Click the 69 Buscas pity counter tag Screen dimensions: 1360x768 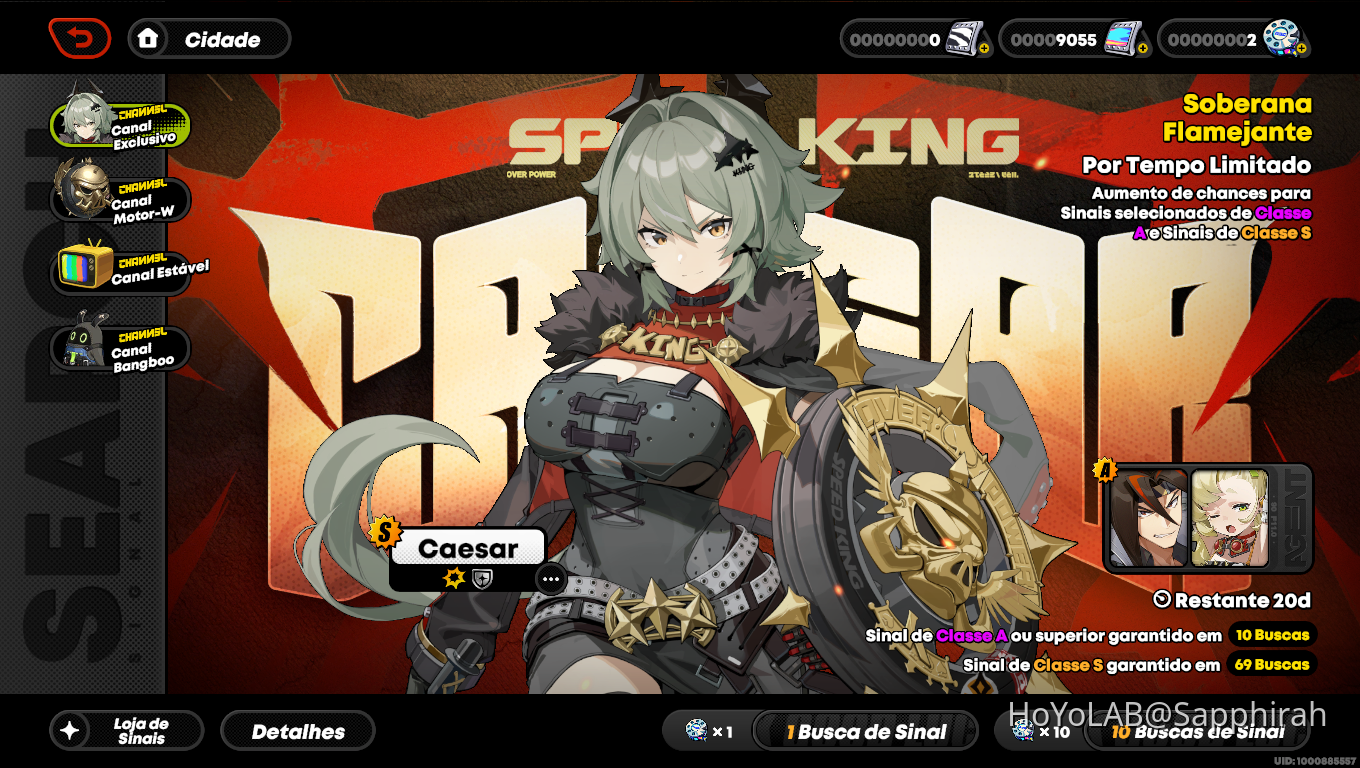click(1271, 664)
